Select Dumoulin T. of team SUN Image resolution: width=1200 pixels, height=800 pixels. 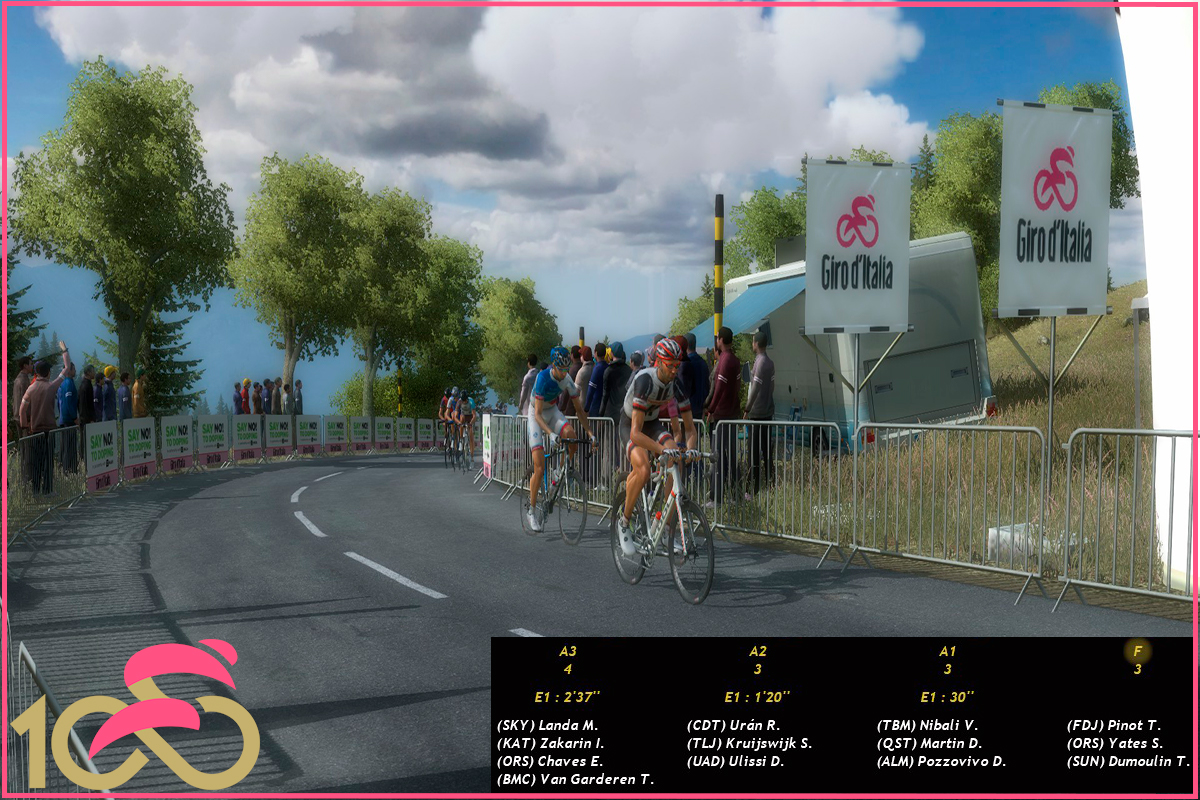[1127, 761]
